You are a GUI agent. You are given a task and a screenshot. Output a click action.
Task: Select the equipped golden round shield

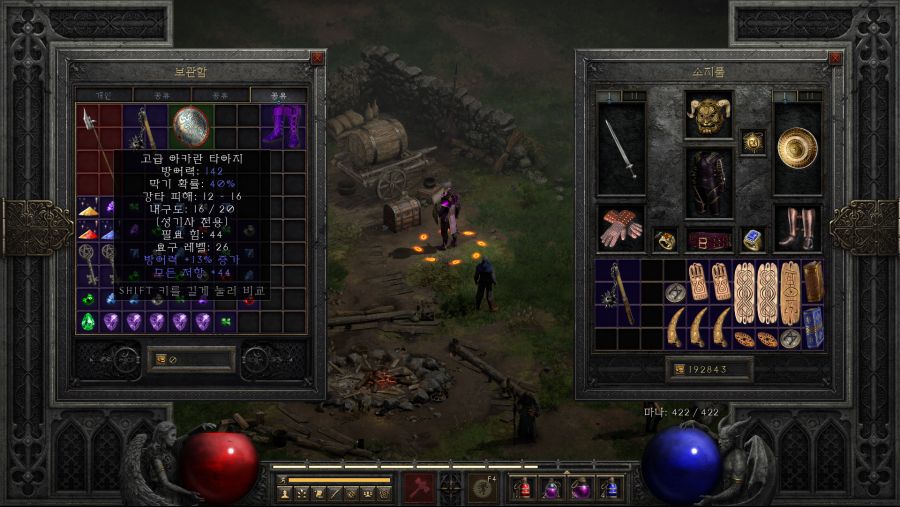(x=797, y=148)
